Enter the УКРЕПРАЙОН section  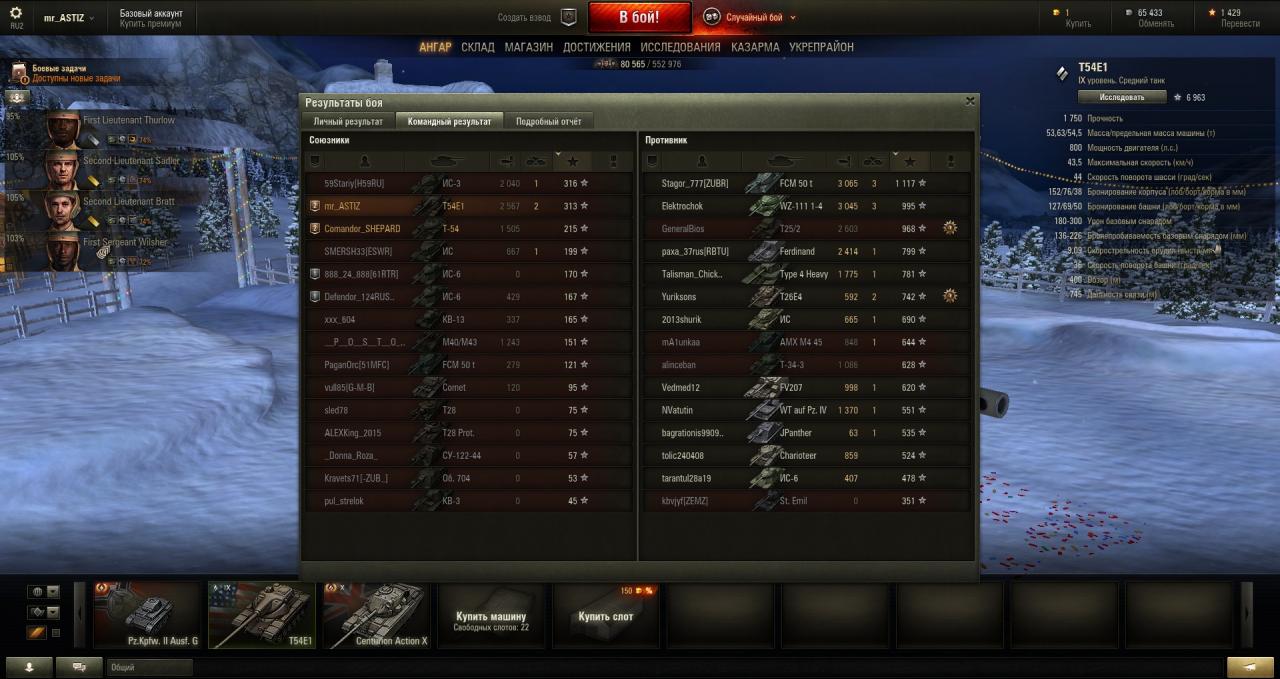coord(821,47)
